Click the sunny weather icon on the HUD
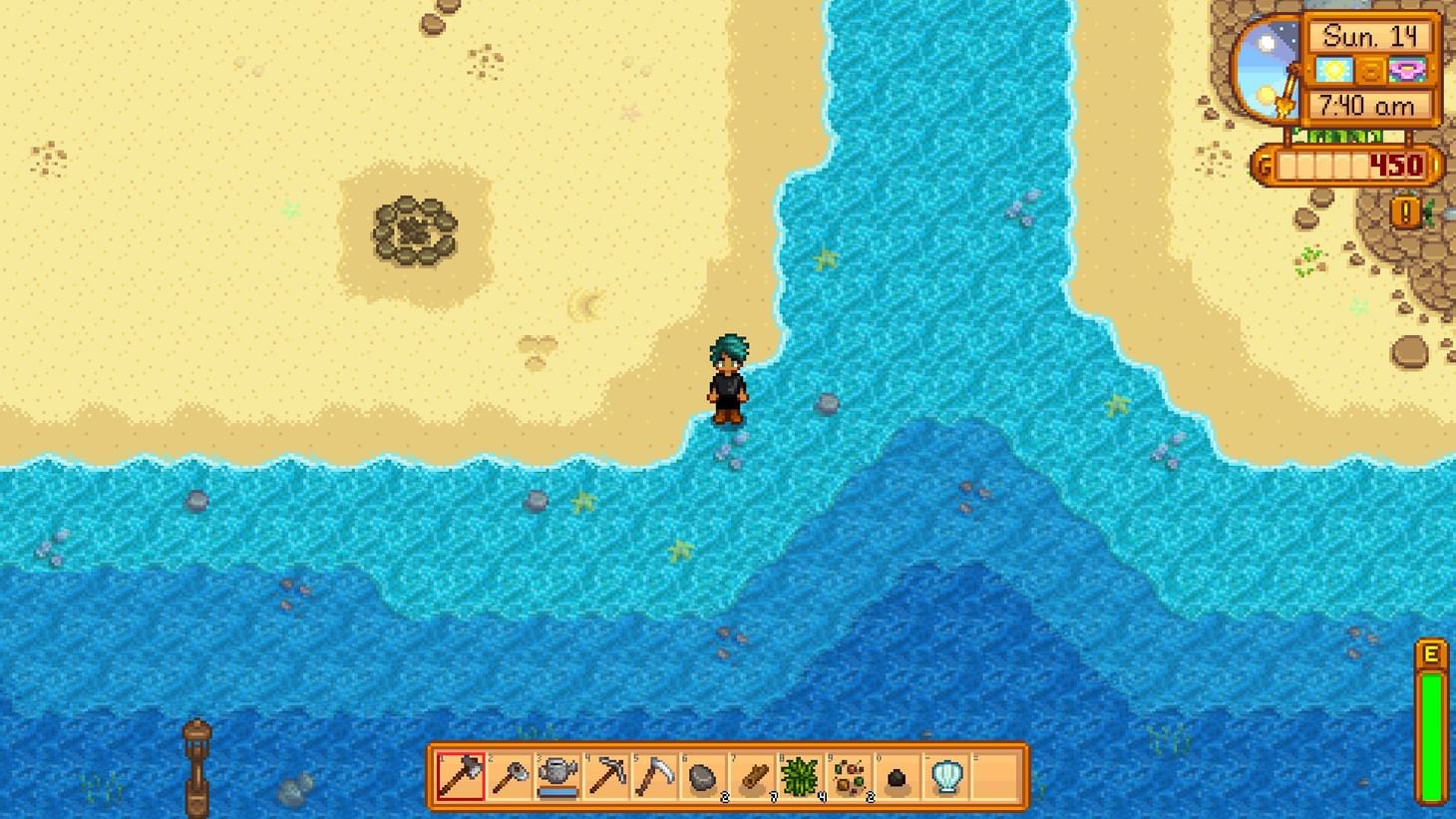Screen dimensions: 1456x819 click(1334, 68)
